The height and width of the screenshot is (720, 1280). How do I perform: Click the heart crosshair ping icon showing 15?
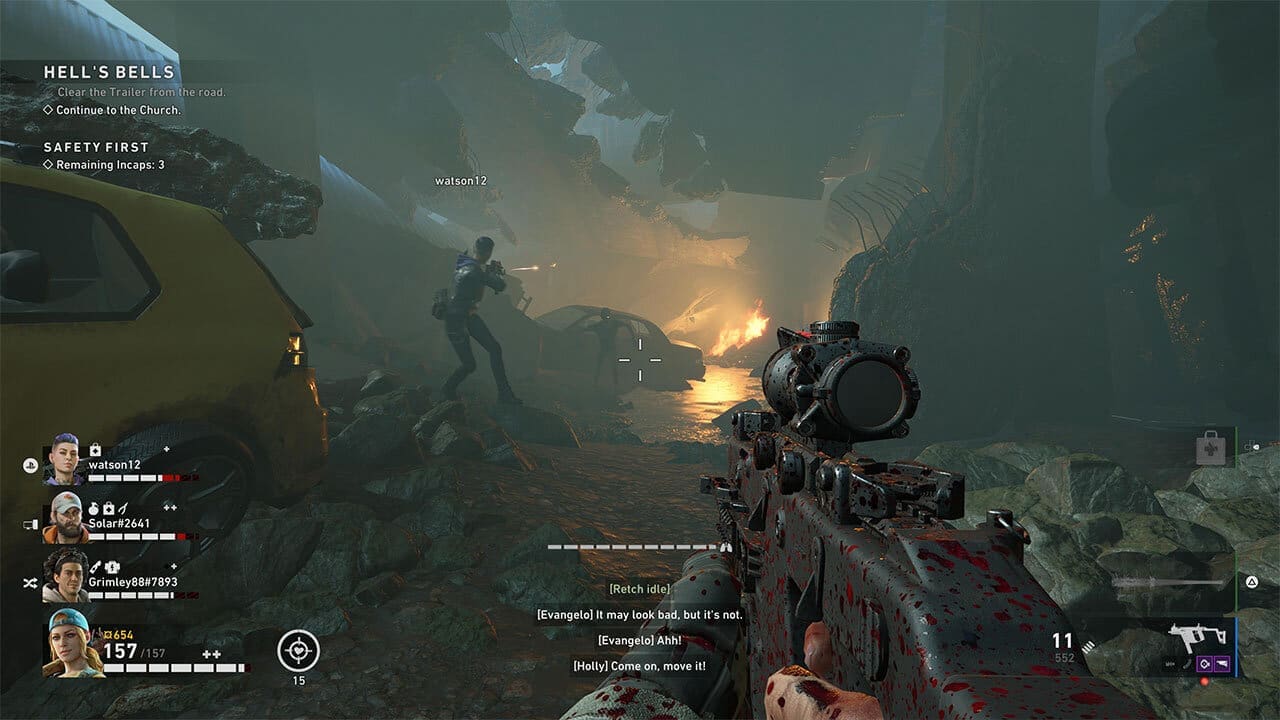coord(300,647)
